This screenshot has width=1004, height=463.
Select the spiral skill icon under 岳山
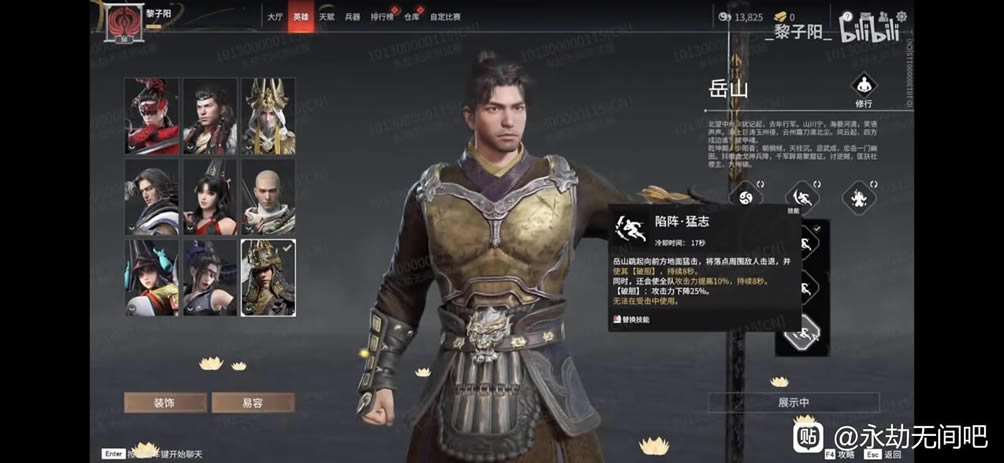(x=745, y=196)
